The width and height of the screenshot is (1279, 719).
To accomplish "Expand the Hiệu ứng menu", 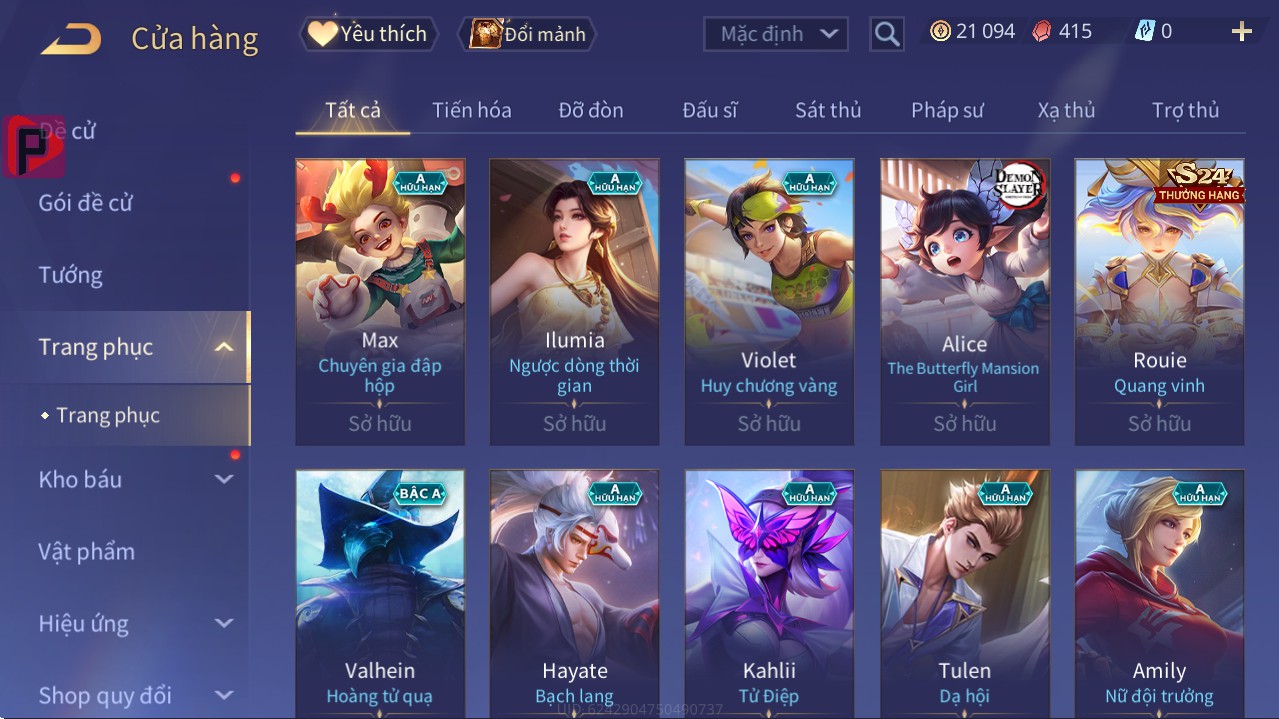I will pyautogui.click(x=135, y=623).
